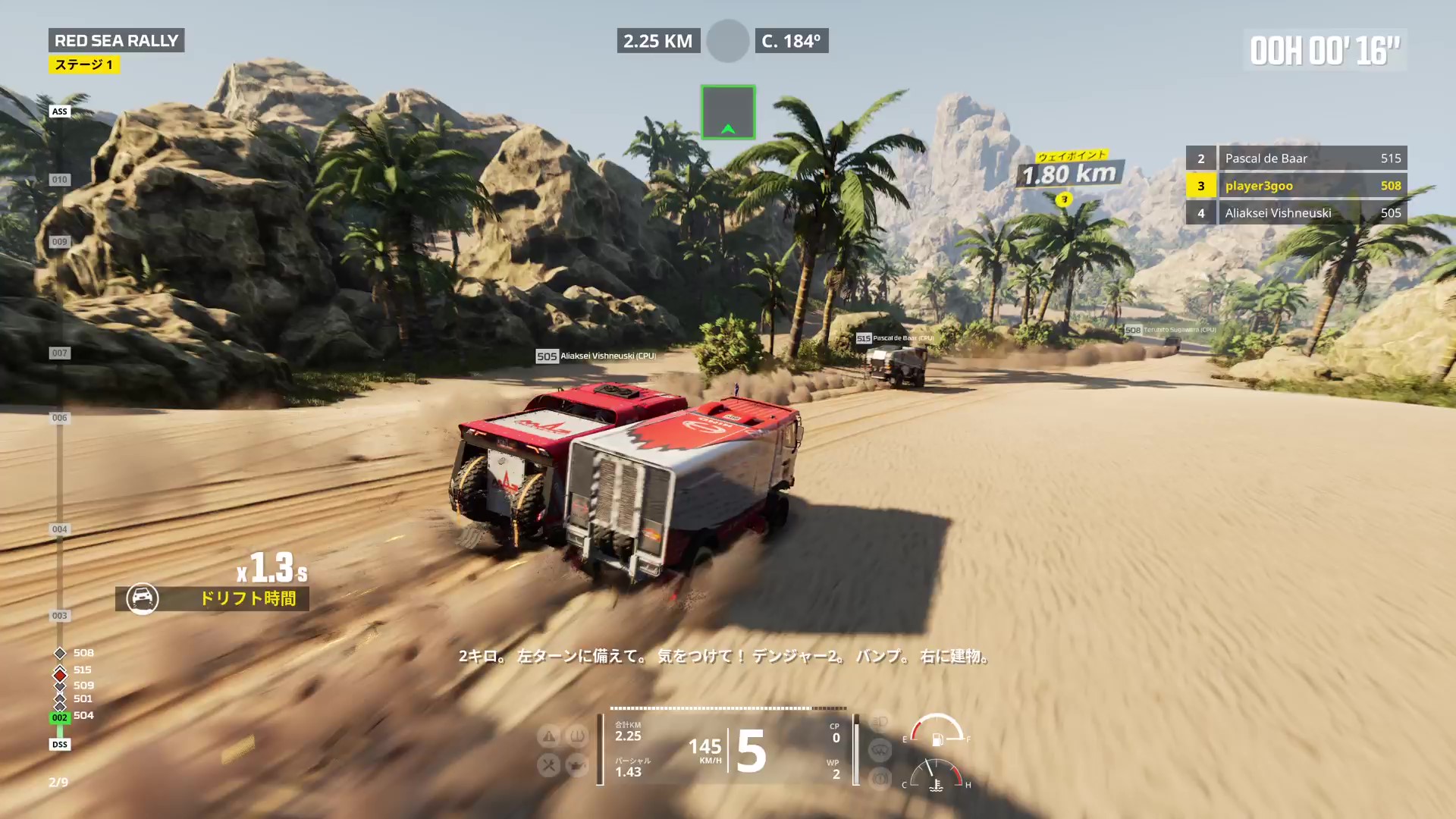Screen dimensions: 1456x819
Task: Click the green roadbook direction arrow box
Action: [x=727, y=112]
